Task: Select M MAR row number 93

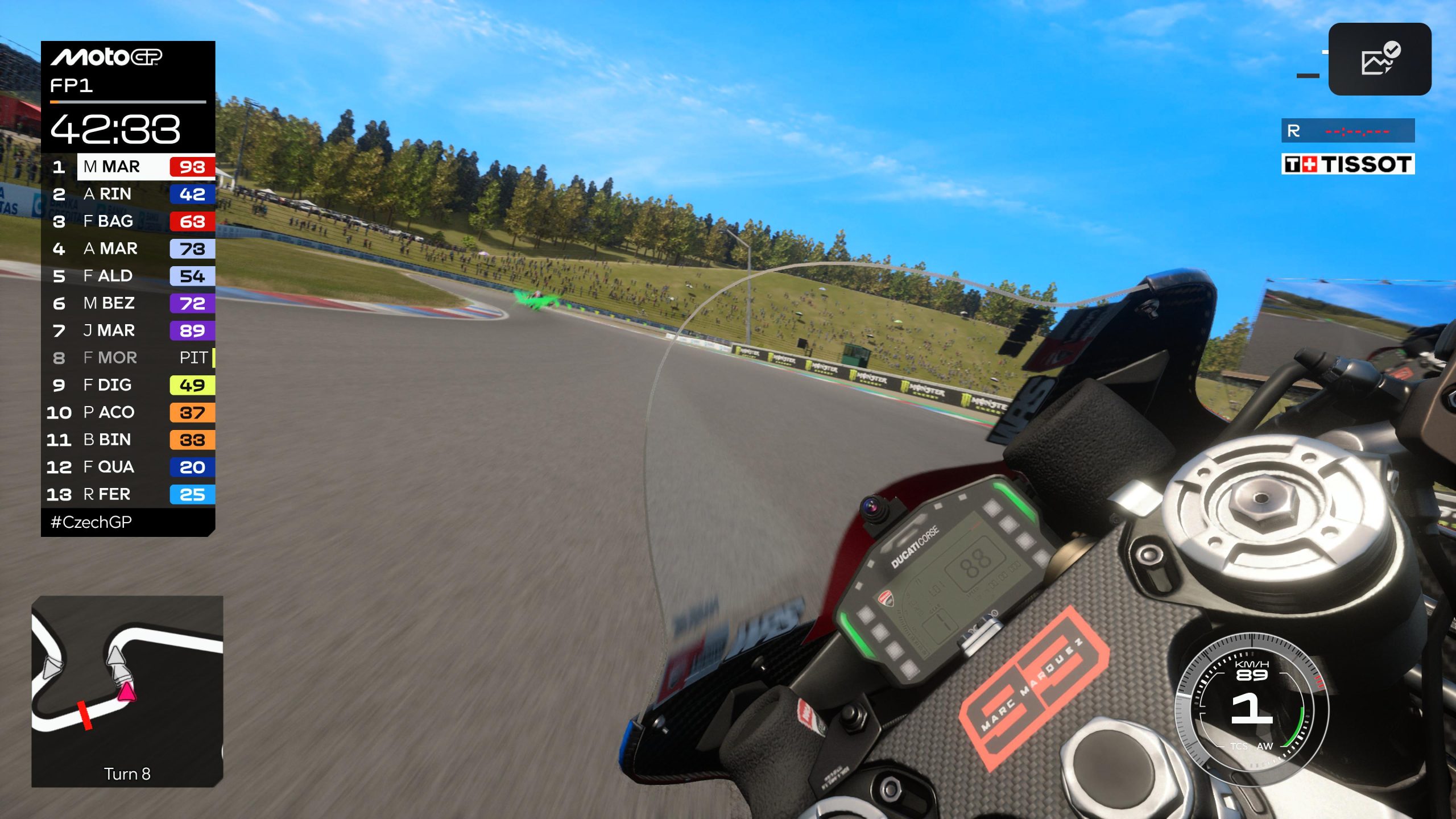Action: point(129,167)
